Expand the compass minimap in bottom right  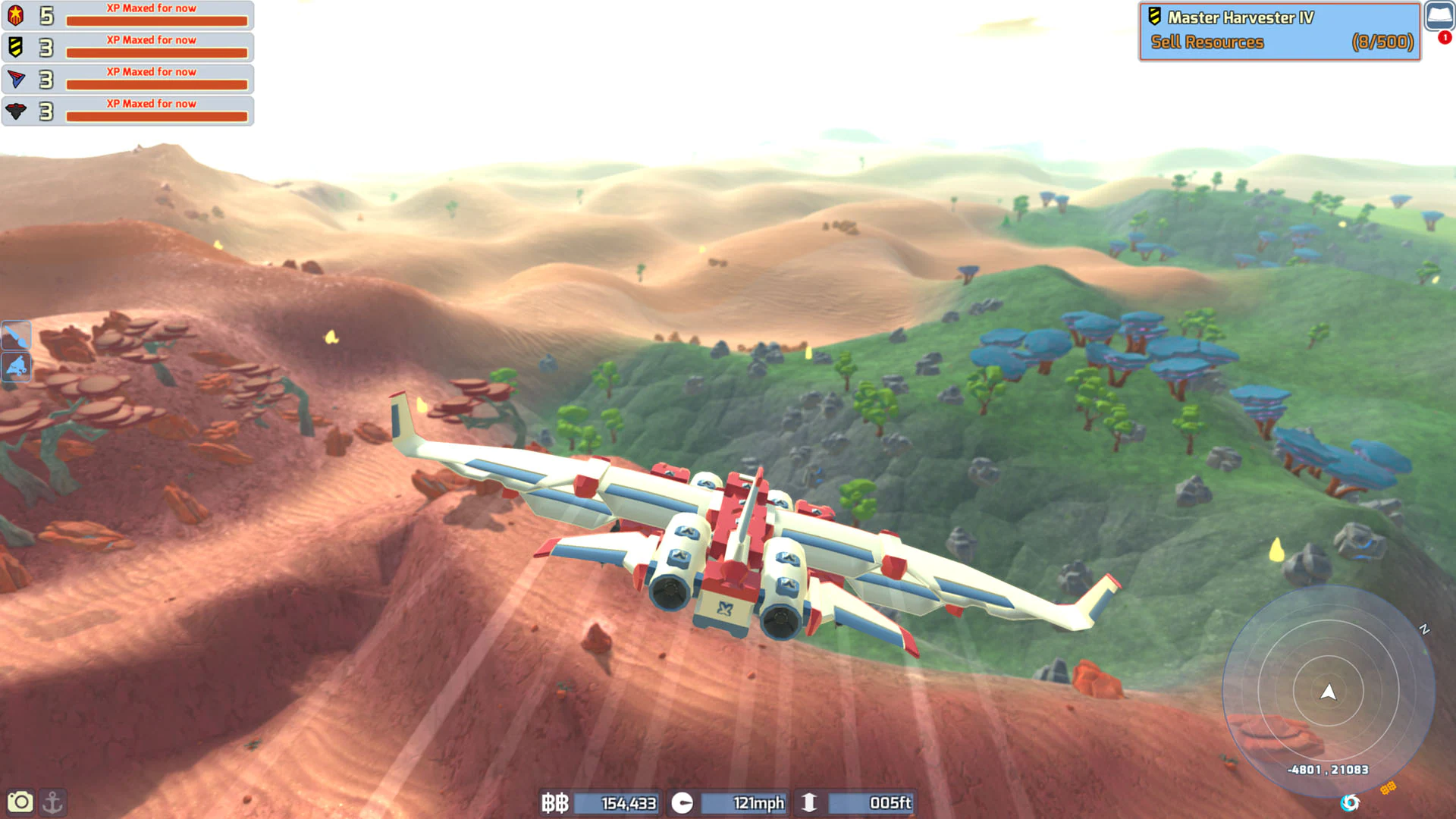click(1331, 692)
